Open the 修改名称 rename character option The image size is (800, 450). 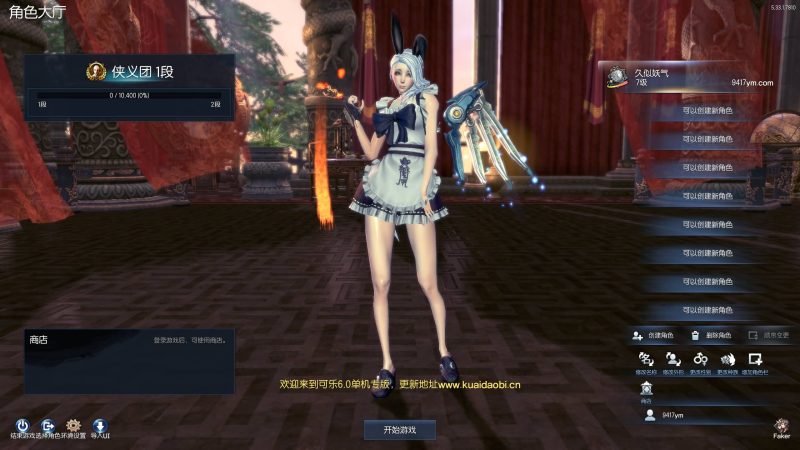(x=646, y=360)
